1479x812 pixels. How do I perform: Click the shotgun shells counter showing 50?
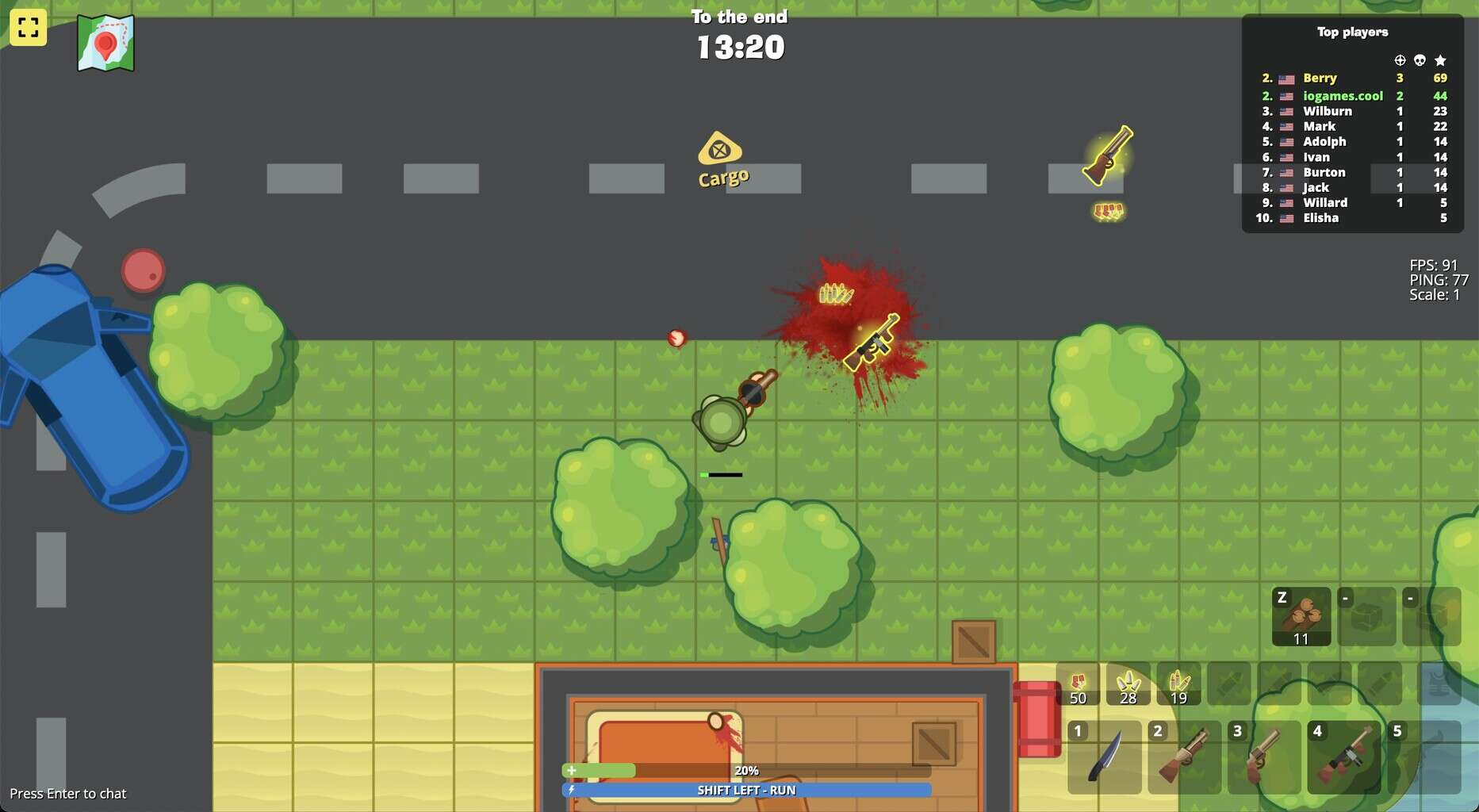[x=1078, y=684]
